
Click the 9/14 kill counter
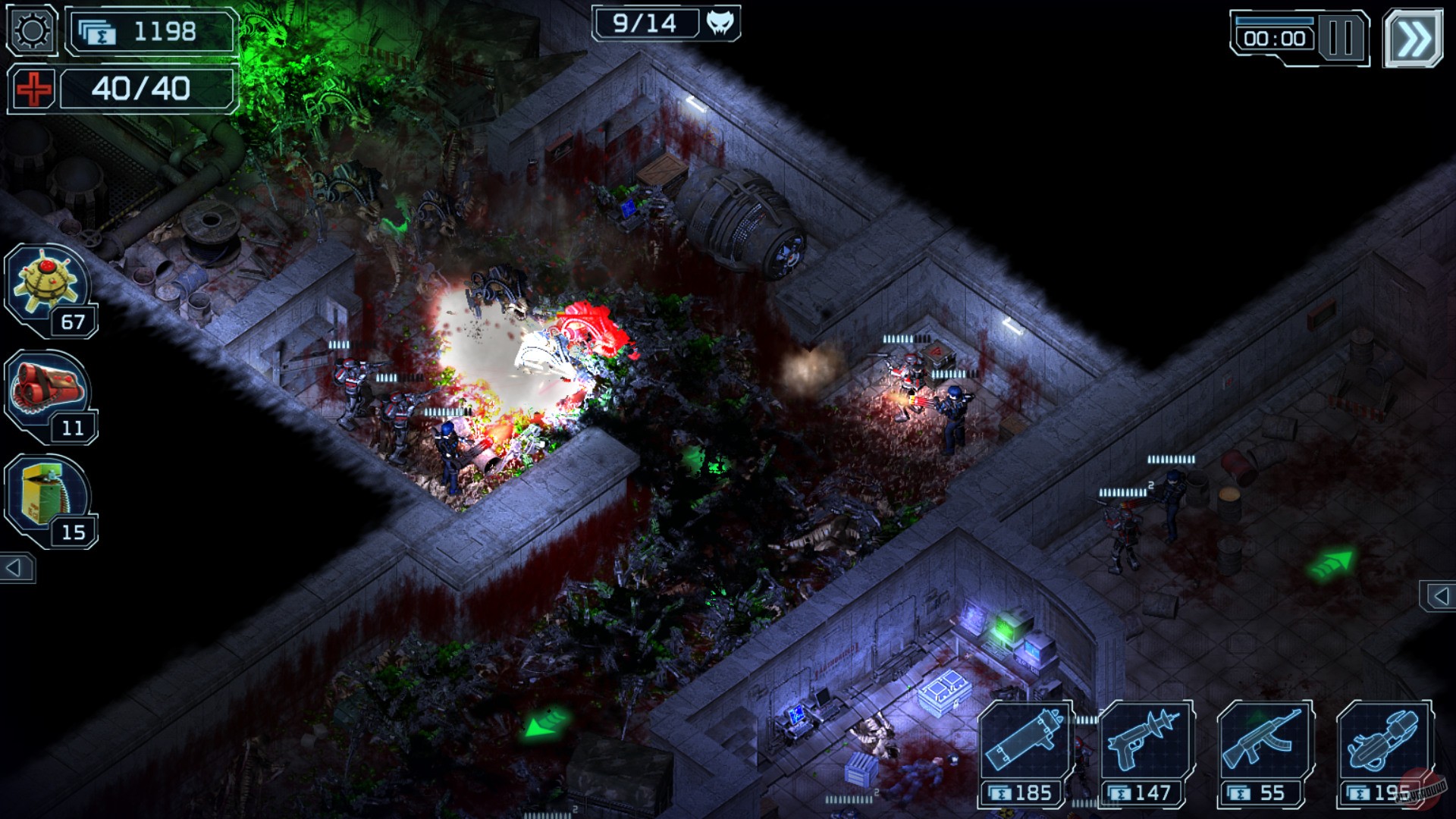click(x=645, y=22)
